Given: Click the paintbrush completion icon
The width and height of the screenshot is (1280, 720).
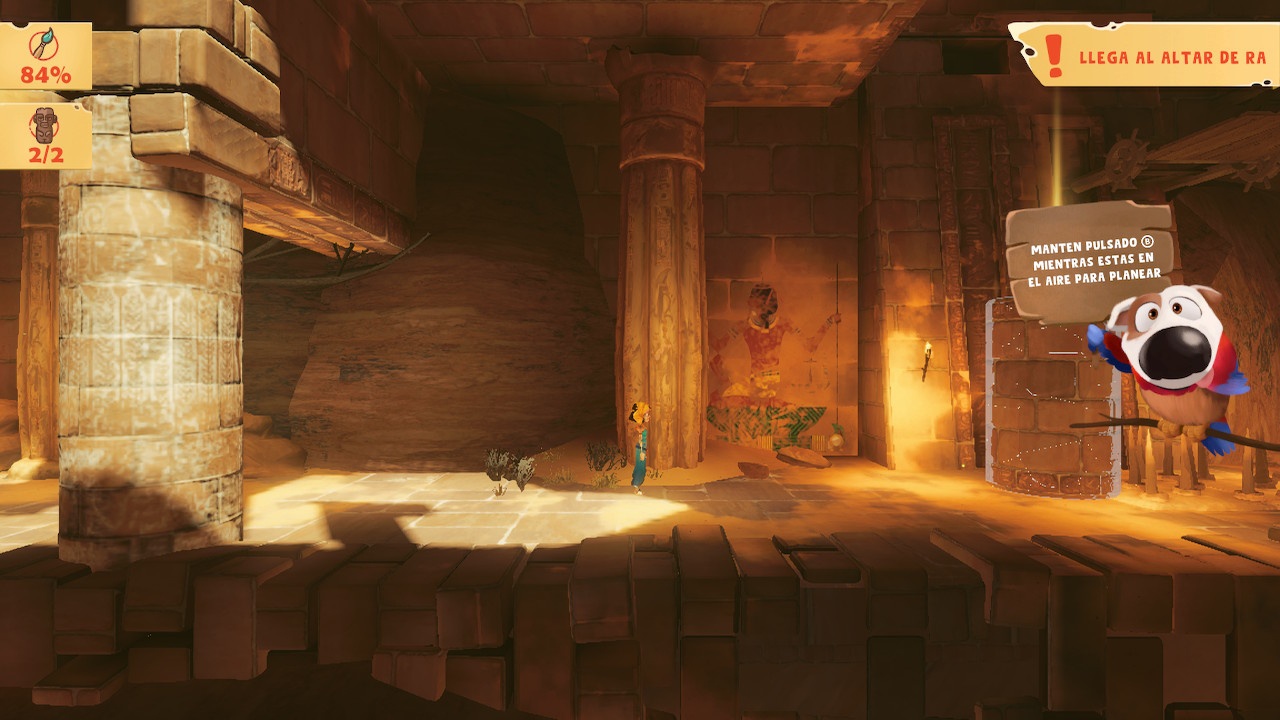Looking at the screenshot, I should tap(44, 45).
